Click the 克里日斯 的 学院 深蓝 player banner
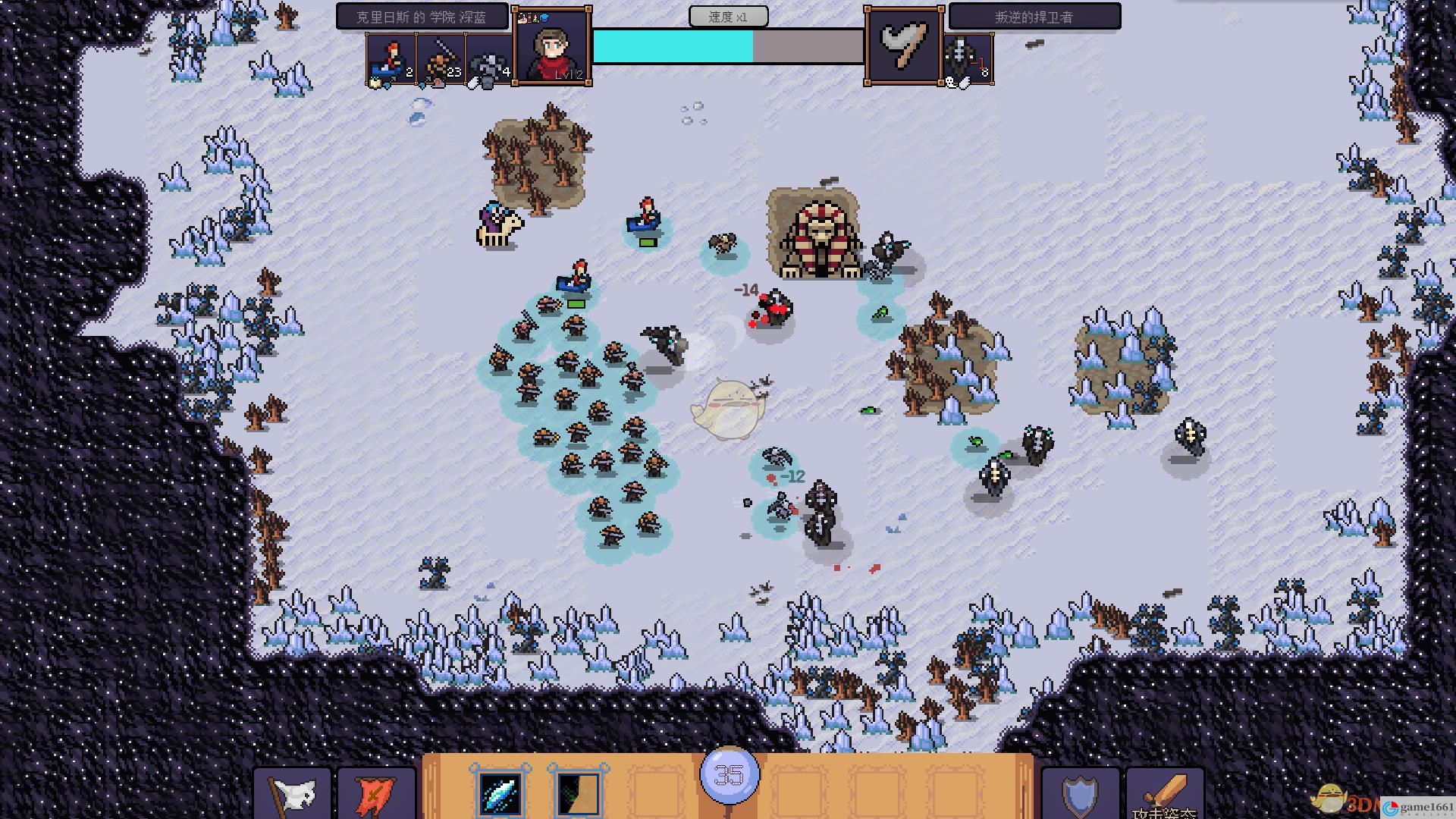1456x819 pixels. tap(422, 17)
